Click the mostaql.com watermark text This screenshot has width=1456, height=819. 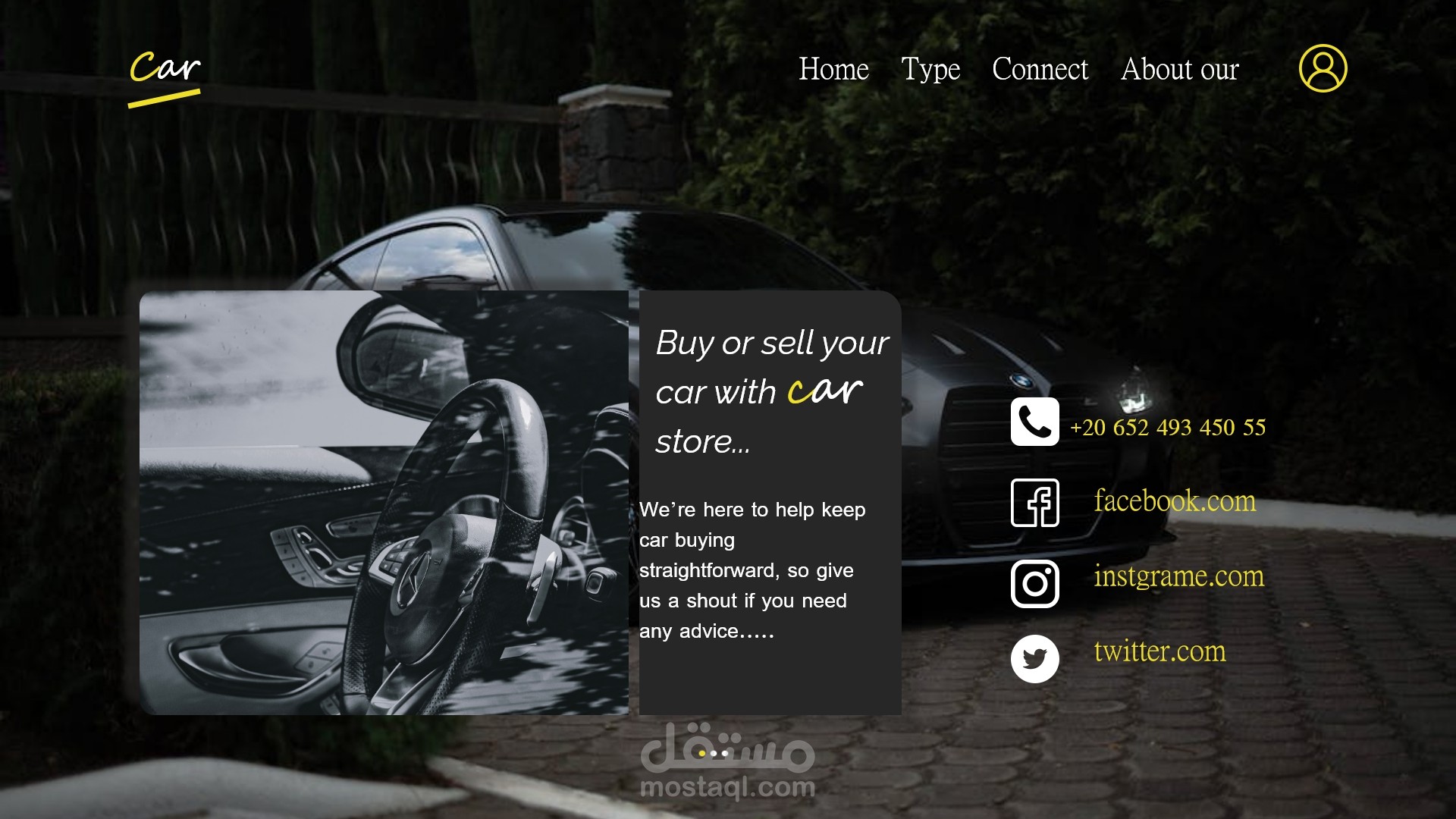pyautogui.click(x=727, y=789)
